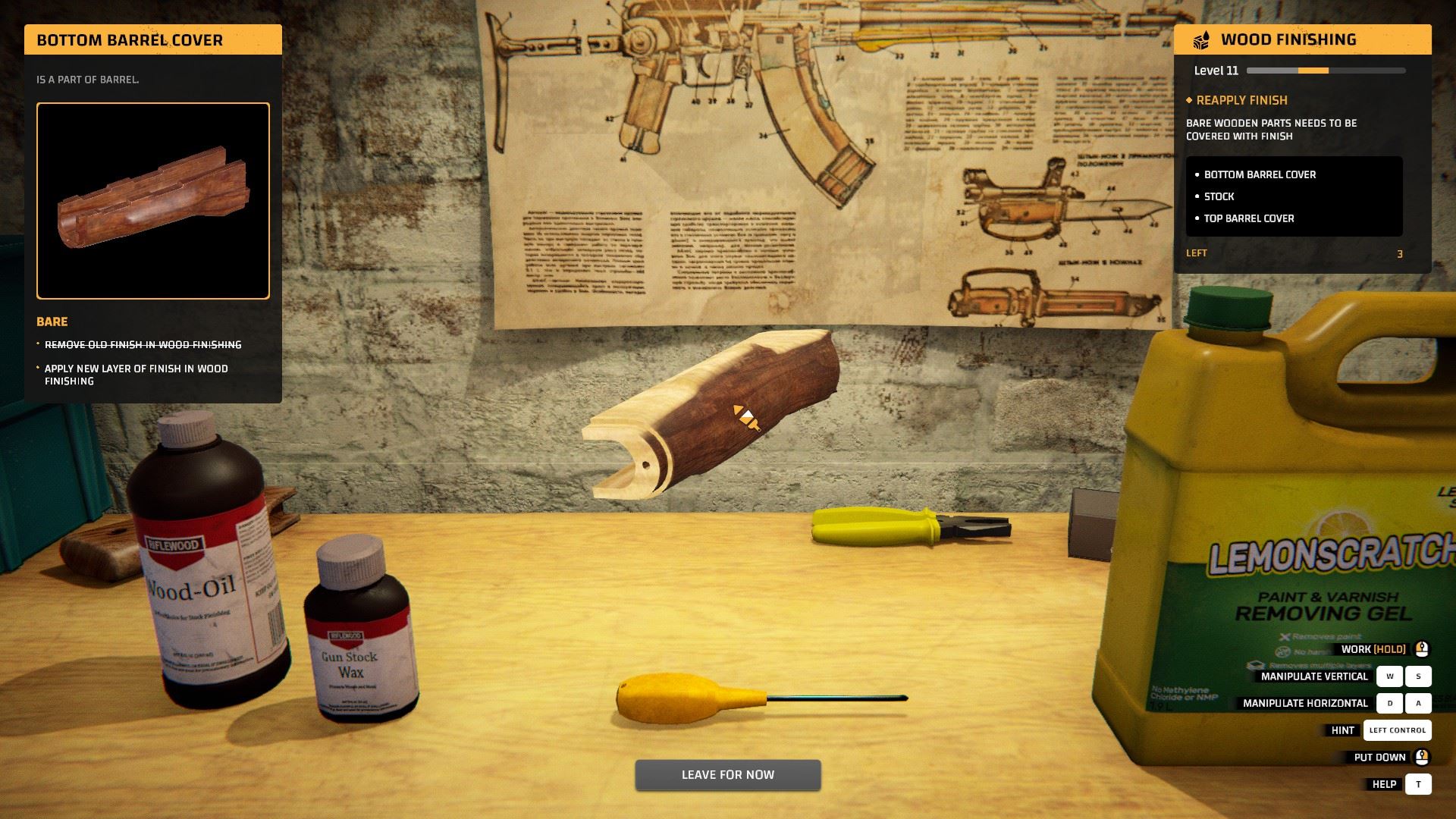
Task: Click the W key hint for Manipulate Vertical
Action: 1390,676
